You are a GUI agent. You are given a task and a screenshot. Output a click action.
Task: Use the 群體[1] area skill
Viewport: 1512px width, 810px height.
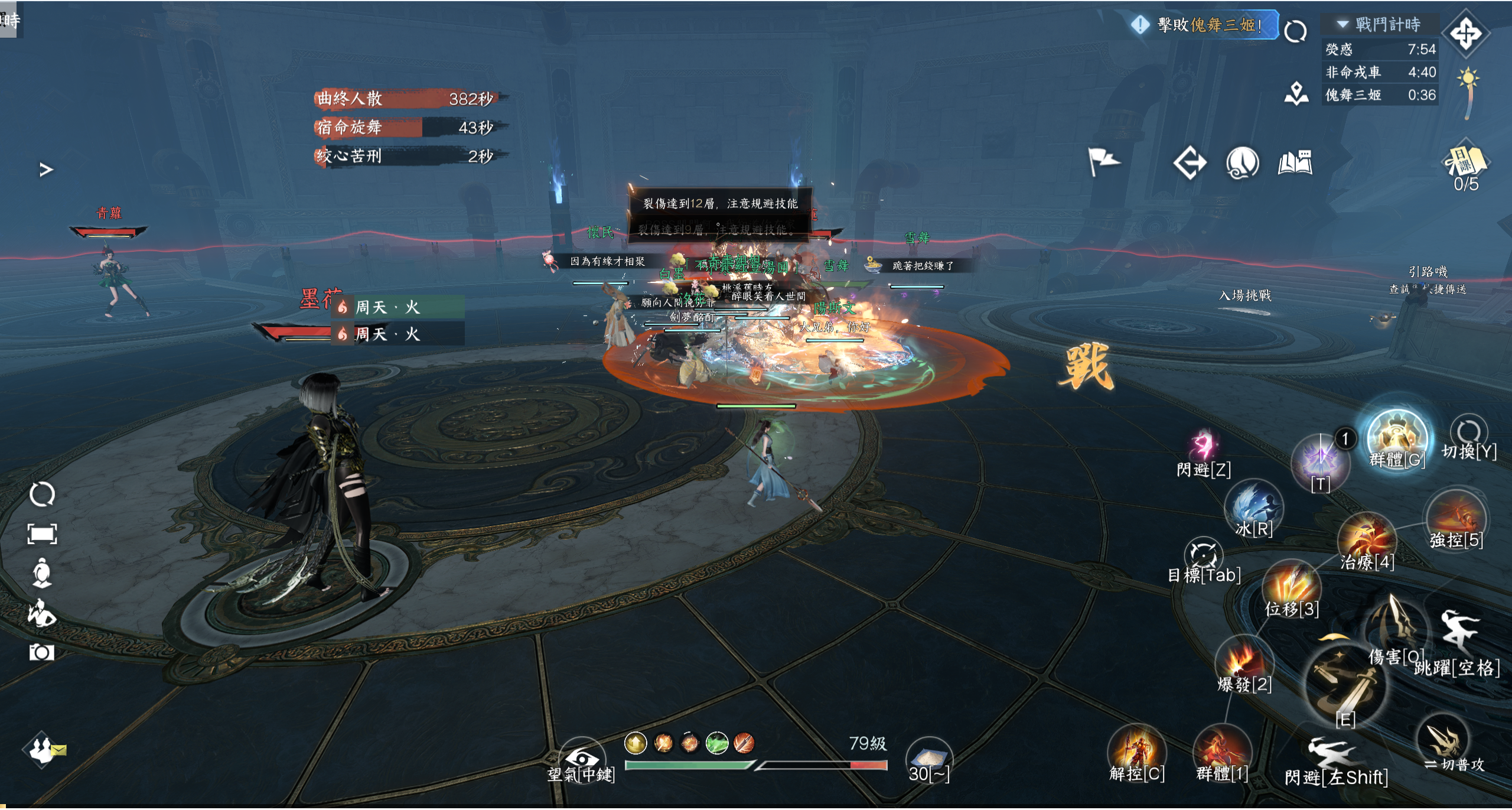pos(1221,753)
